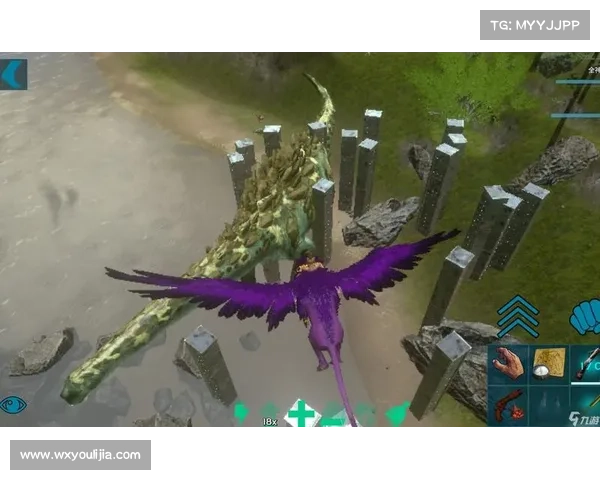Tap the triple chevron ascend button
Screen dimensions: 600x480
click(x=518, y=317)
